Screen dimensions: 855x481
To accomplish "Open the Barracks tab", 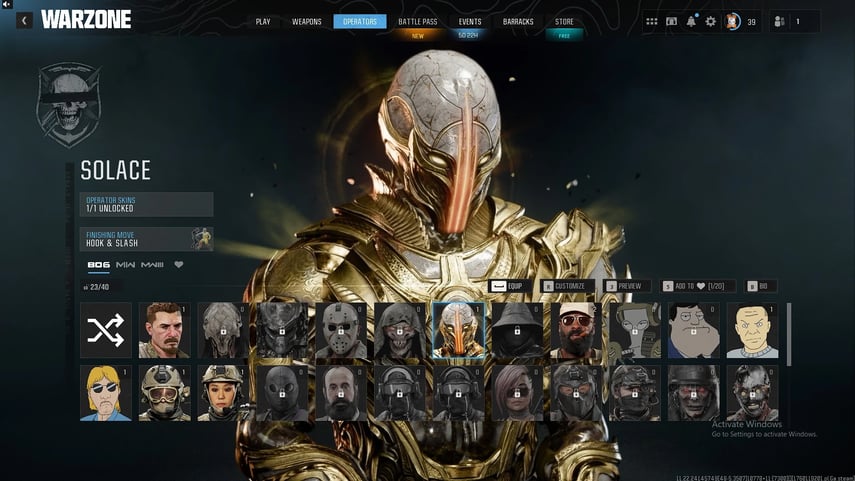I will click(x=518, y=21).
